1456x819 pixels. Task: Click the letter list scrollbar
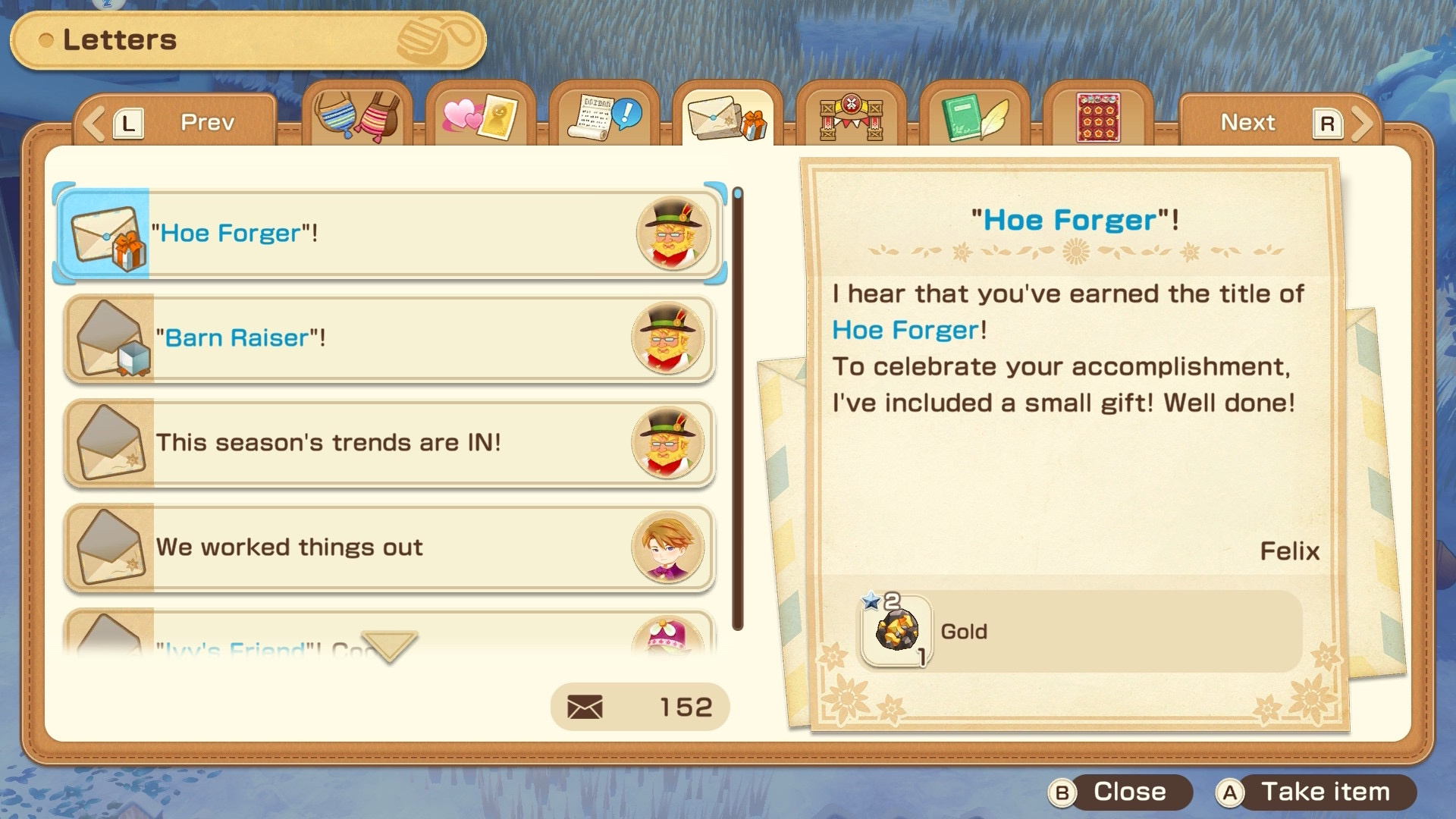(737, 409)
